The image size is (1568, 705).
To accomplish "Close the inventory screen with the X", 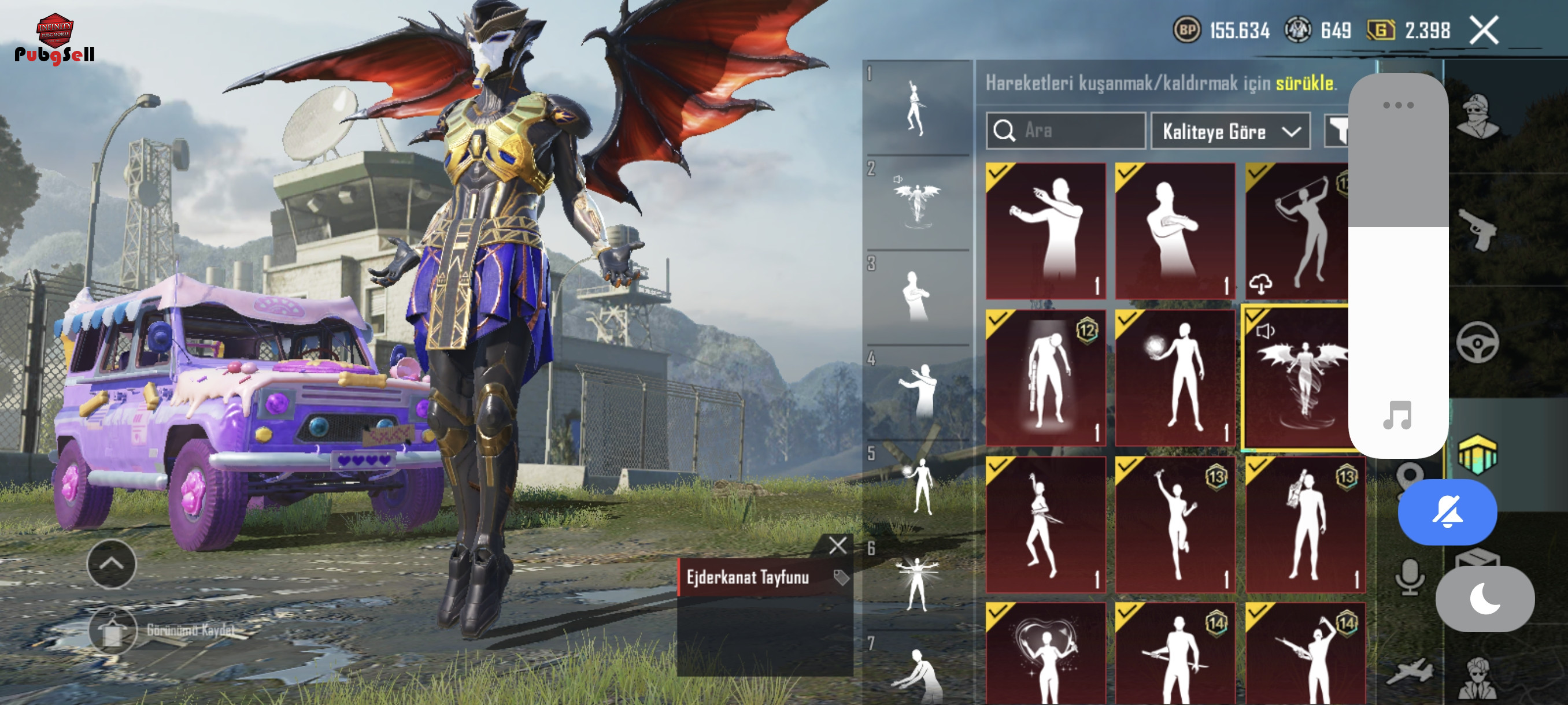I will point(1484,31).
